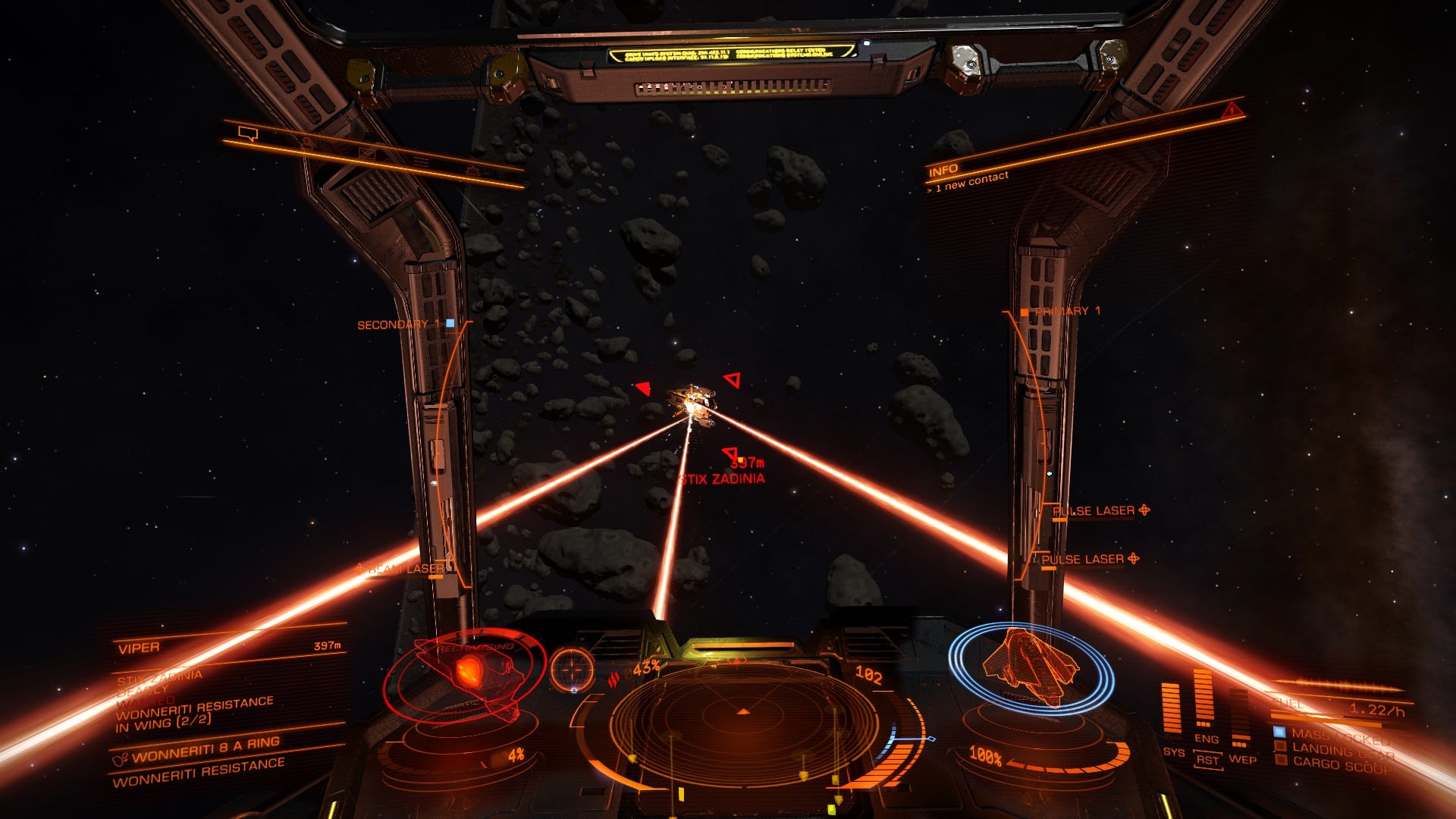Select the Secondary 1 fire group label

[x=399, y=325]
